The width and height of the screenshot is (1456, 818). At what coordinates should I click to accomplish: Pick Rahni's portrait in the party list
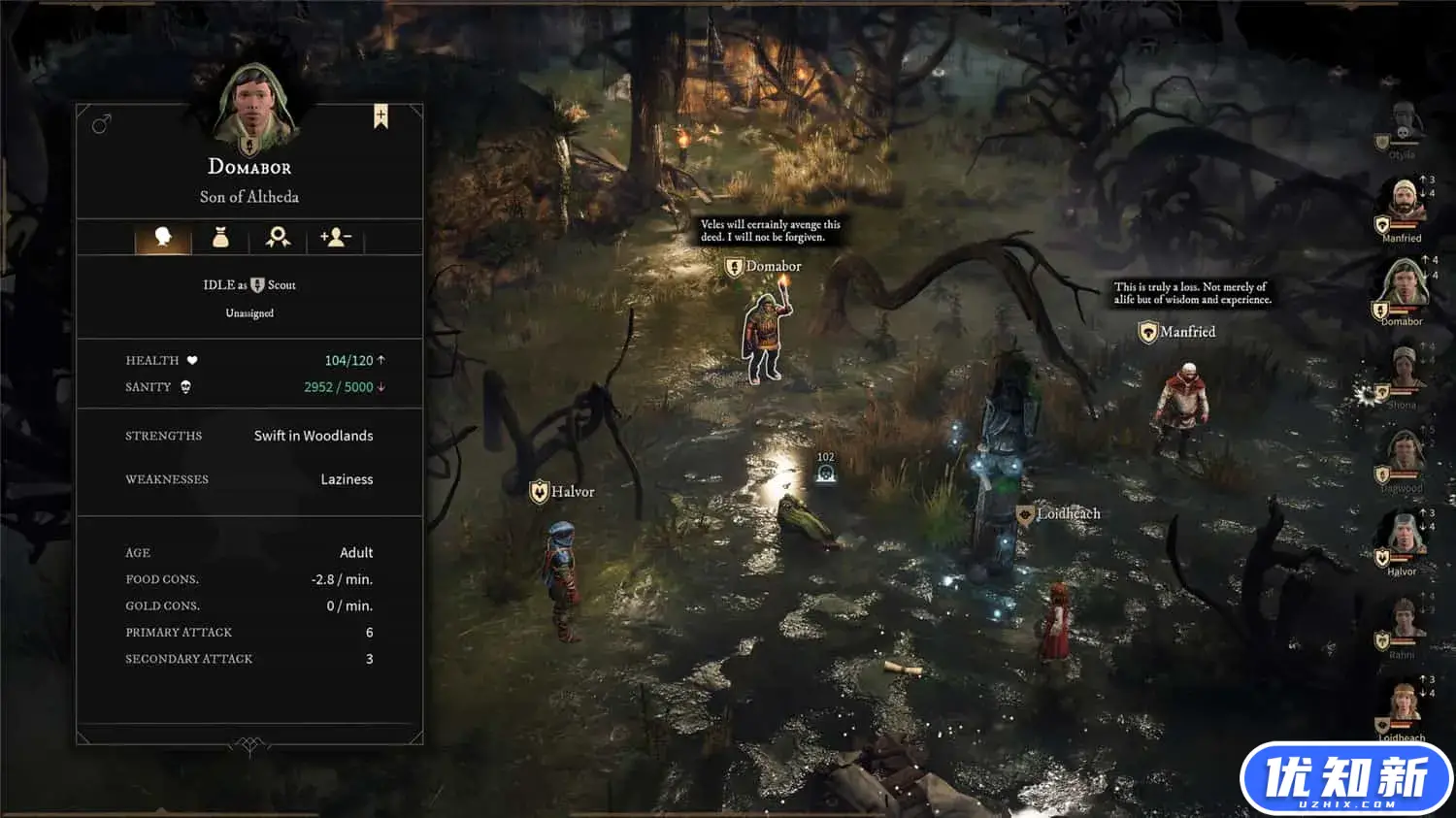pyautogui.click(x=1403, y=623)
